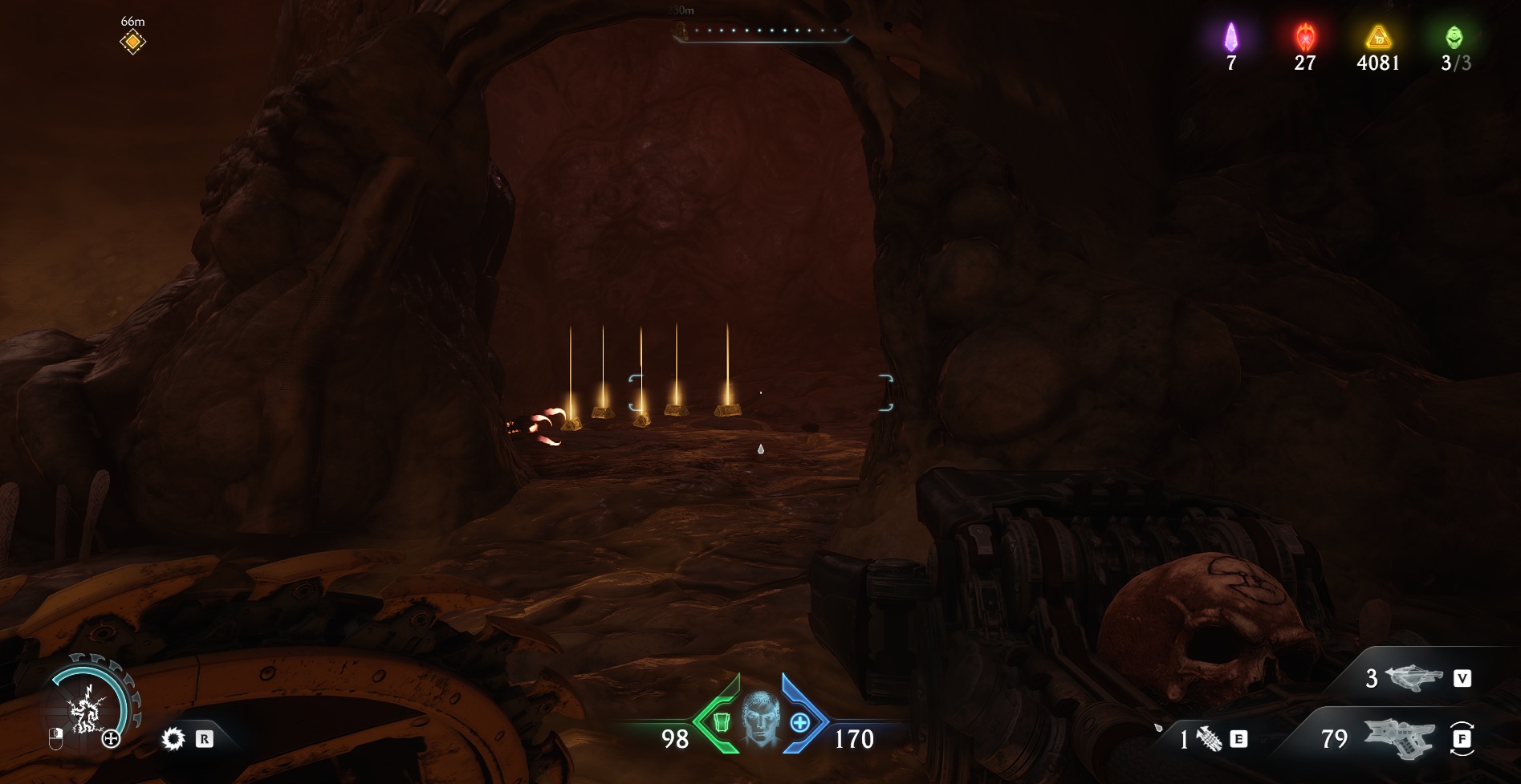1521x784 pixels.
Task: Click the shield saw blade icon
Action: 173,738
